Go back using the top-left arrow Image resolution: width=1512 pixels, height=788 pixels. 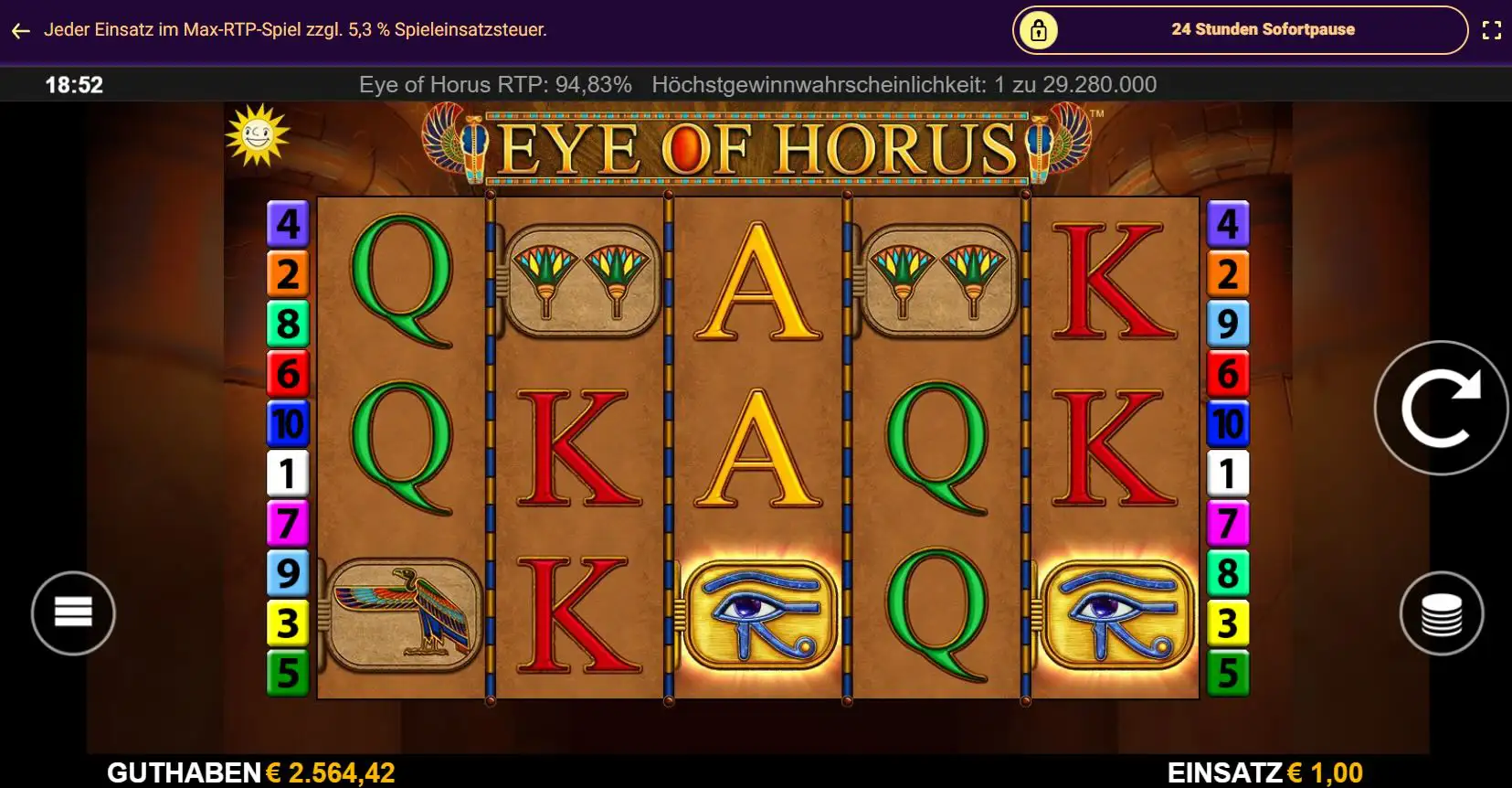pos(21,30)
